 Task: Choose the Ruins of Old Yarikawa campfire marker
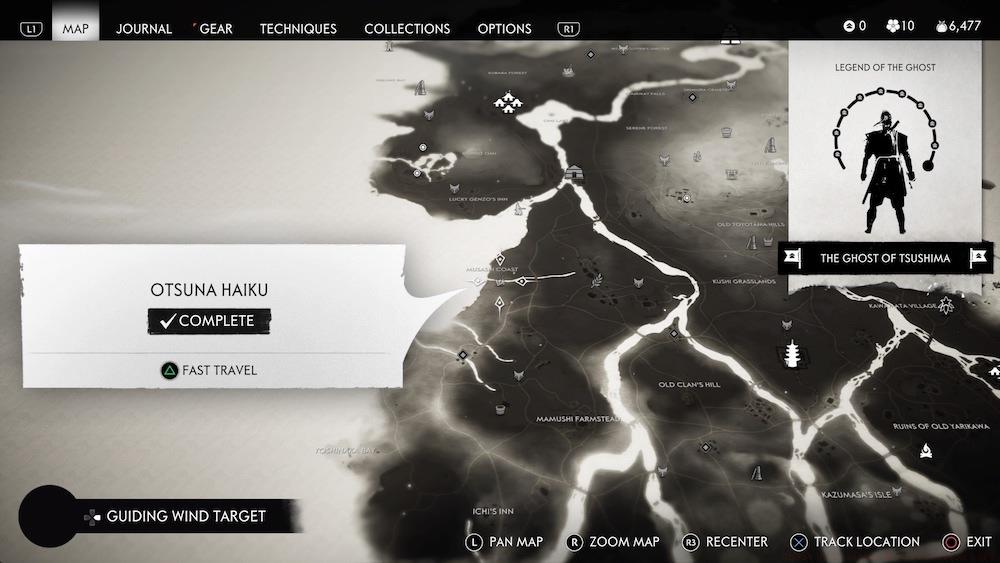click(927, 450)
